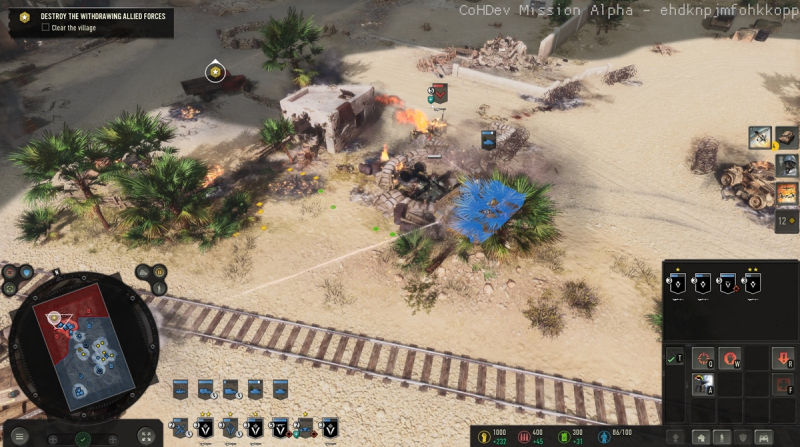
Task: Toggle the green checkmark button (T)
Action: [675, 358]
